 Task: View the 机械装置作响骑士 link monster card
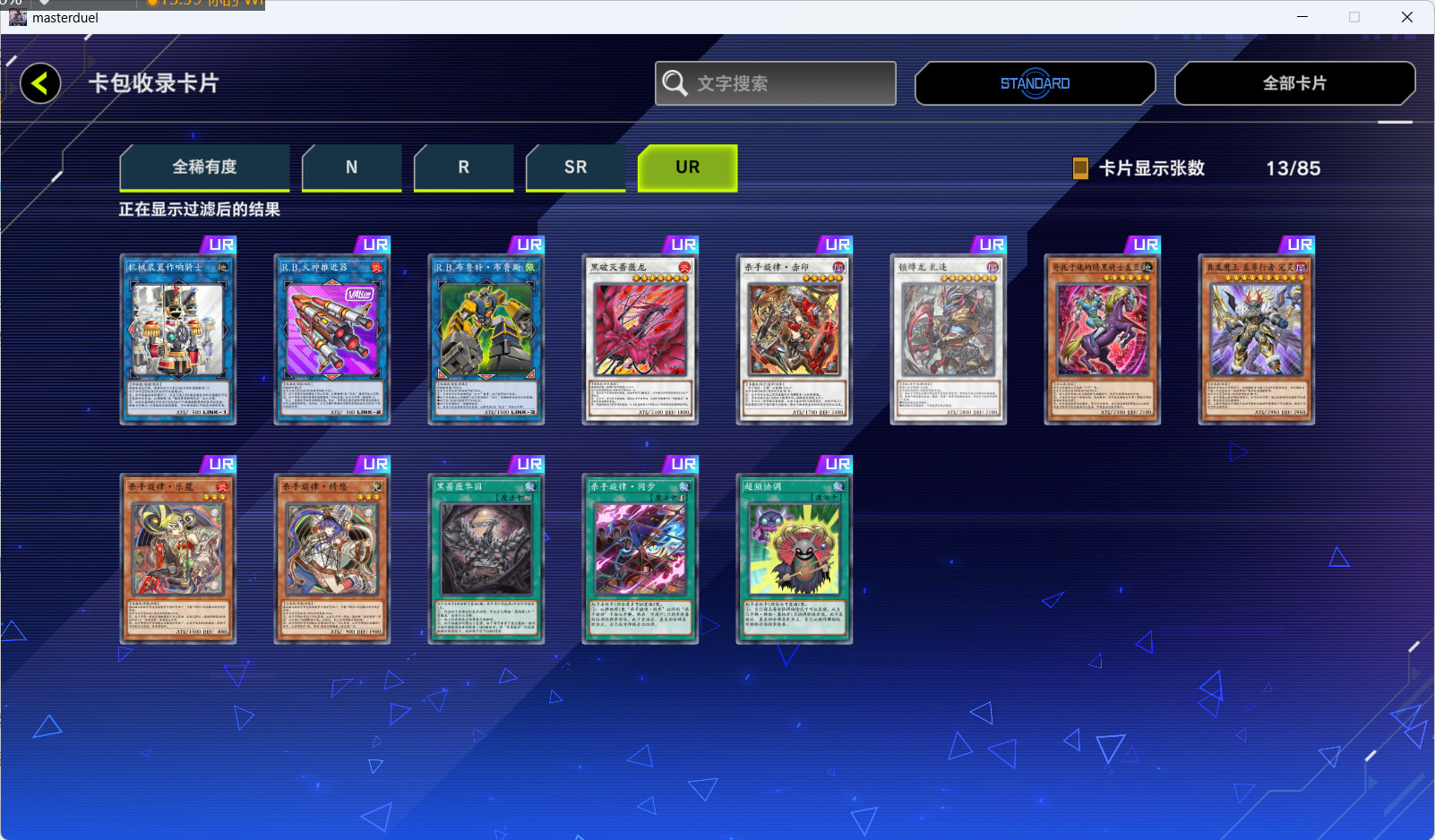coord(178,339)
